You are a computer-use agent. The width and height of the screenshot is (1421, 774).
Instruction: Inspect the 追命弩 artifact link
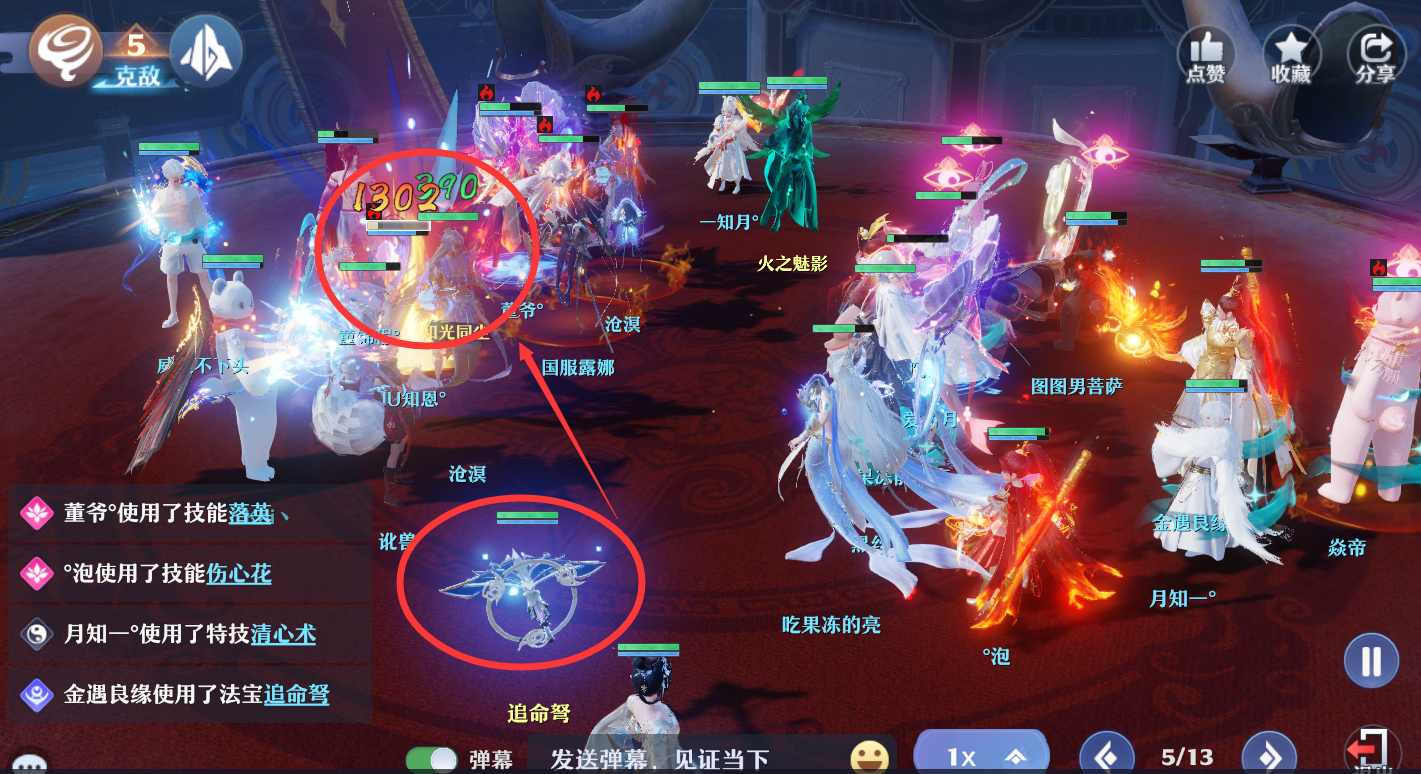[x=296, y=694]
